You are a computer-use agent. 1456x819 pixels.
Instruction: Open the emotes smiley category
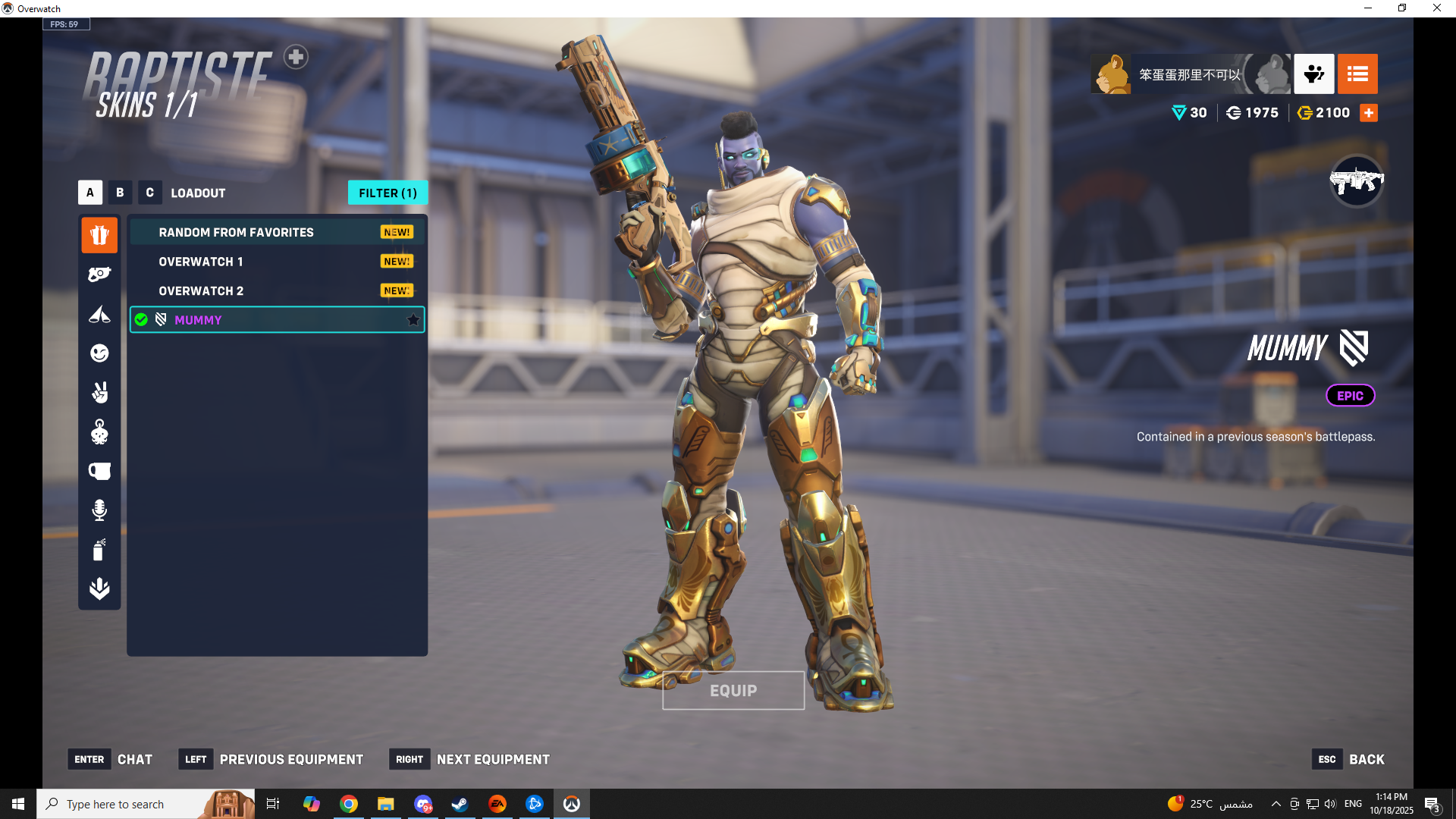click(99, 353)
